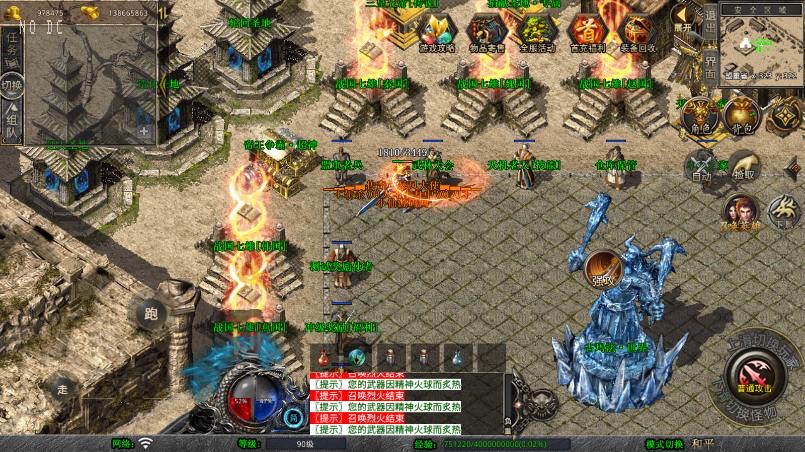The image size is (805, 452).
Task: Tap the 跑 run button
Action: click(151, 315)
